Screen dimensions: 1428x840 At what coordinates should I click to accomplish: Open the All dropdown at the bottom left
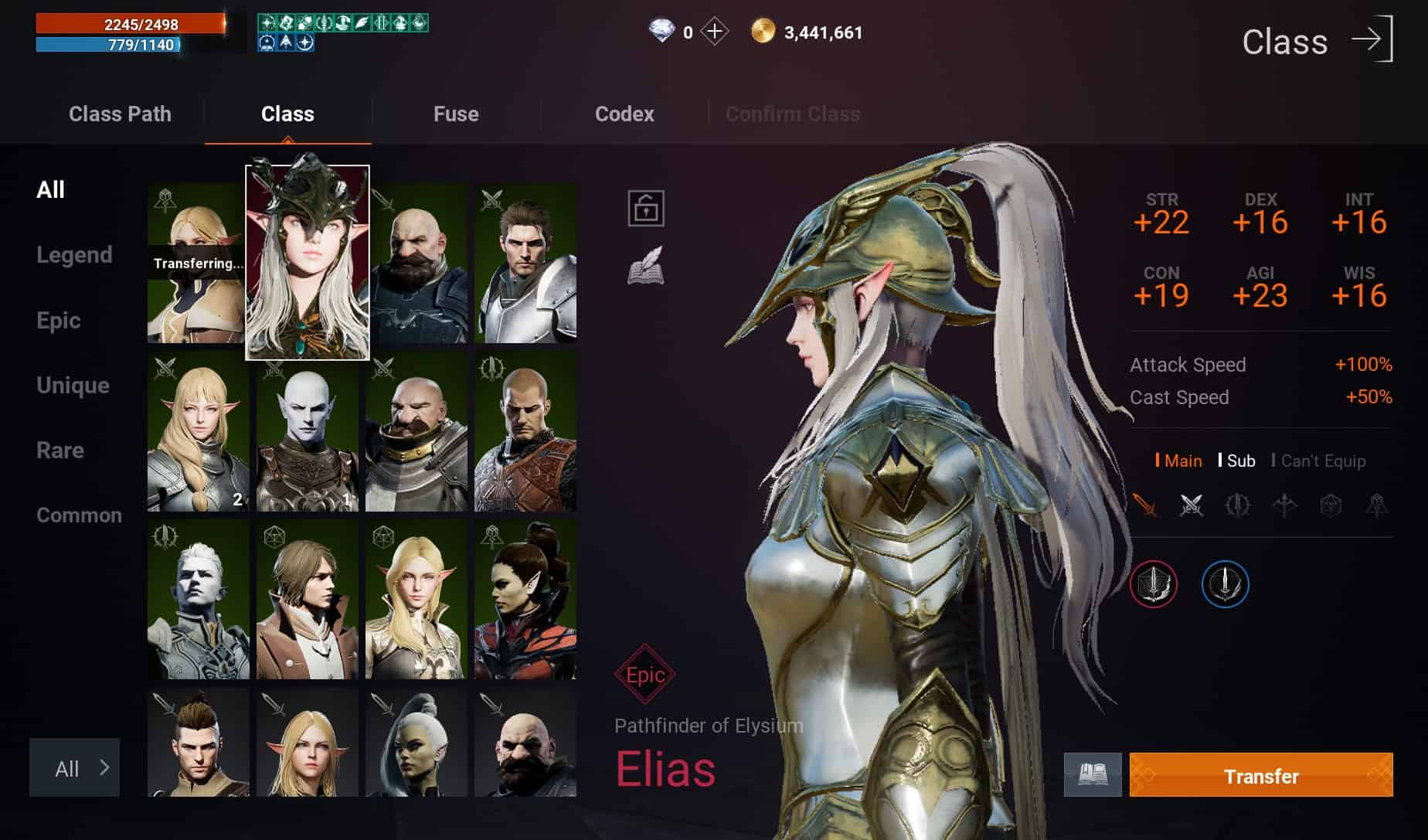click(75, 767)
